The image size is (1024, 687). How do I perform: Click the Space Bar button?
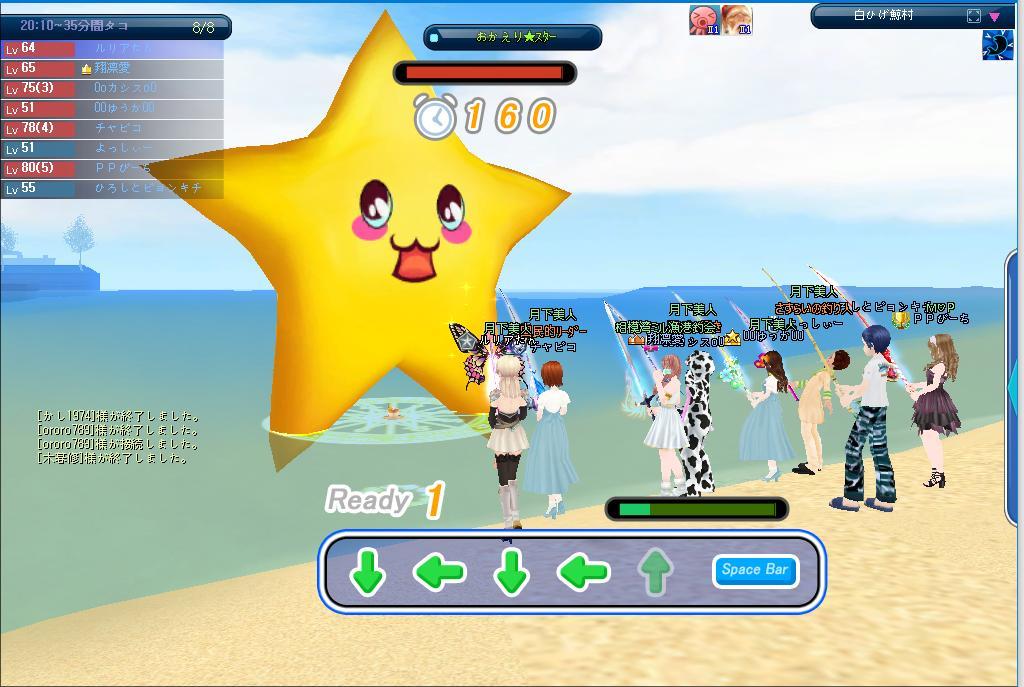click(x=755, y=570)
